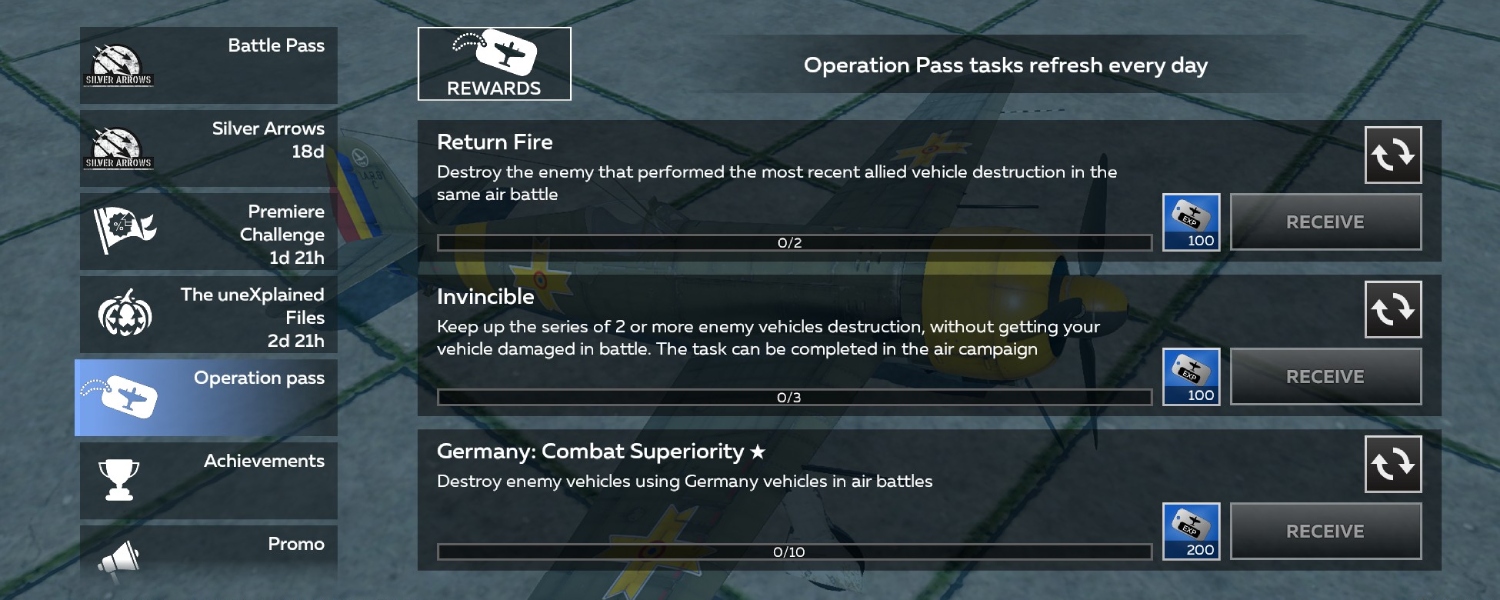Replace the Germany: Combat Superiority task
Viewport: 1500px width, 600px height.
[1393, 464]
